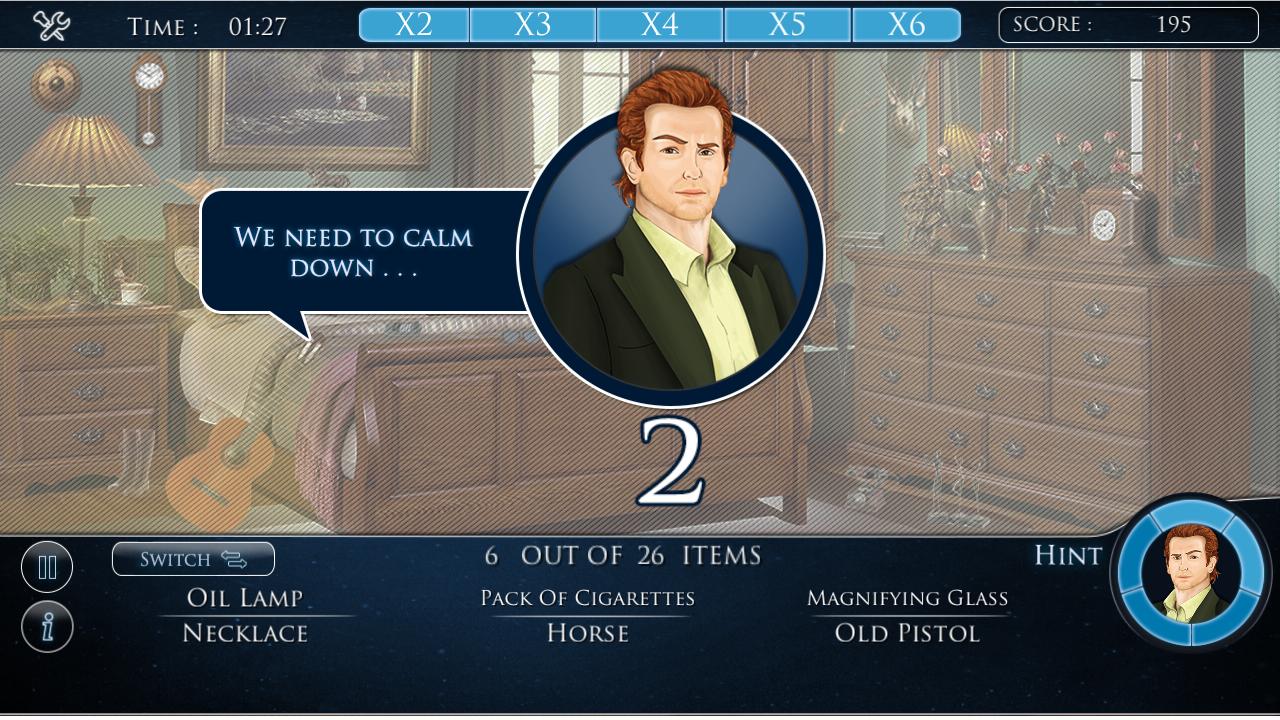Screen dimensions: 1280x720
Task: Pause the game using the pause icon
Action: [x=47, y=566]
